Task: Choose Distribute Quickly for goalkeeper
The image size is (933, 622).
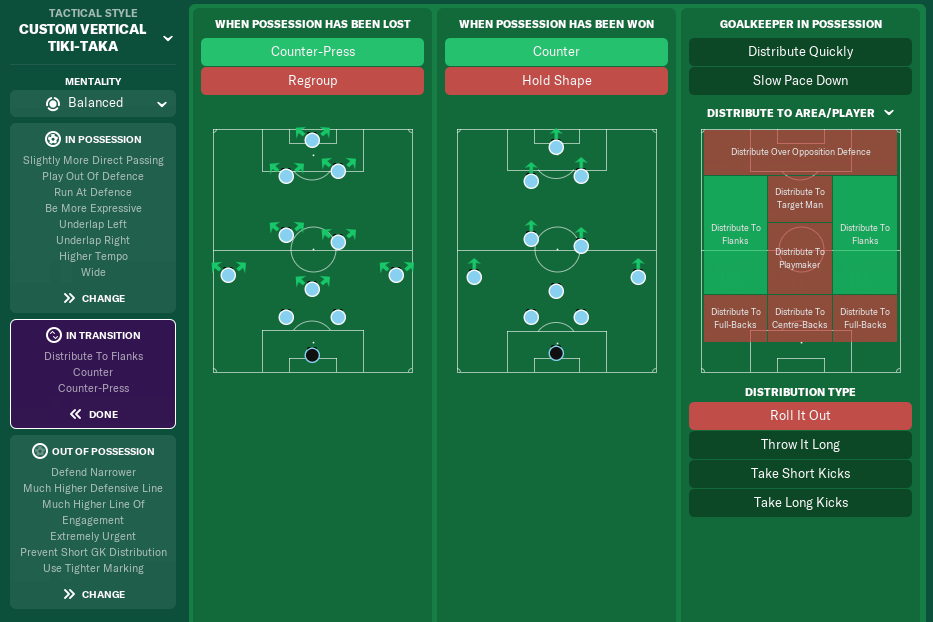Action: point(800,52)
